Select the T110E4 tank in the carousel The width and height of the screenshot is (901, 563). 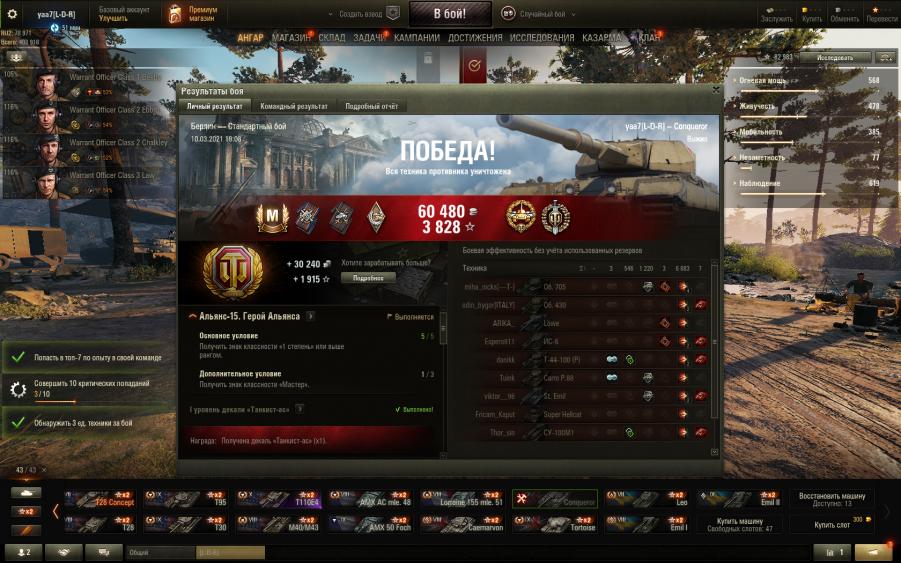pyautogui.click(x=279, y=498)
